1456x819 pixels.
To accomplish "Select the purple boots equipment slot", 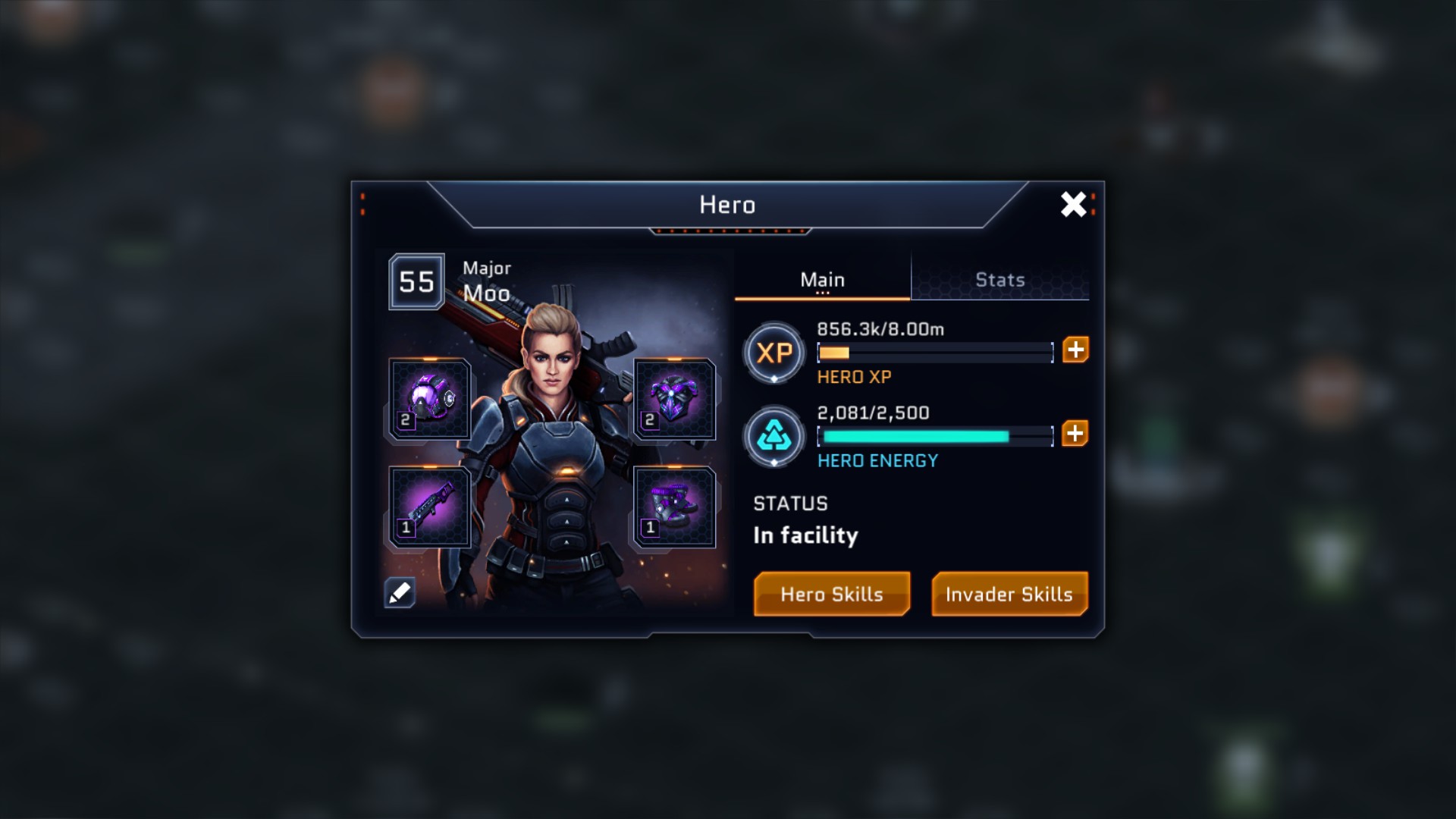I will click(674, 507).
